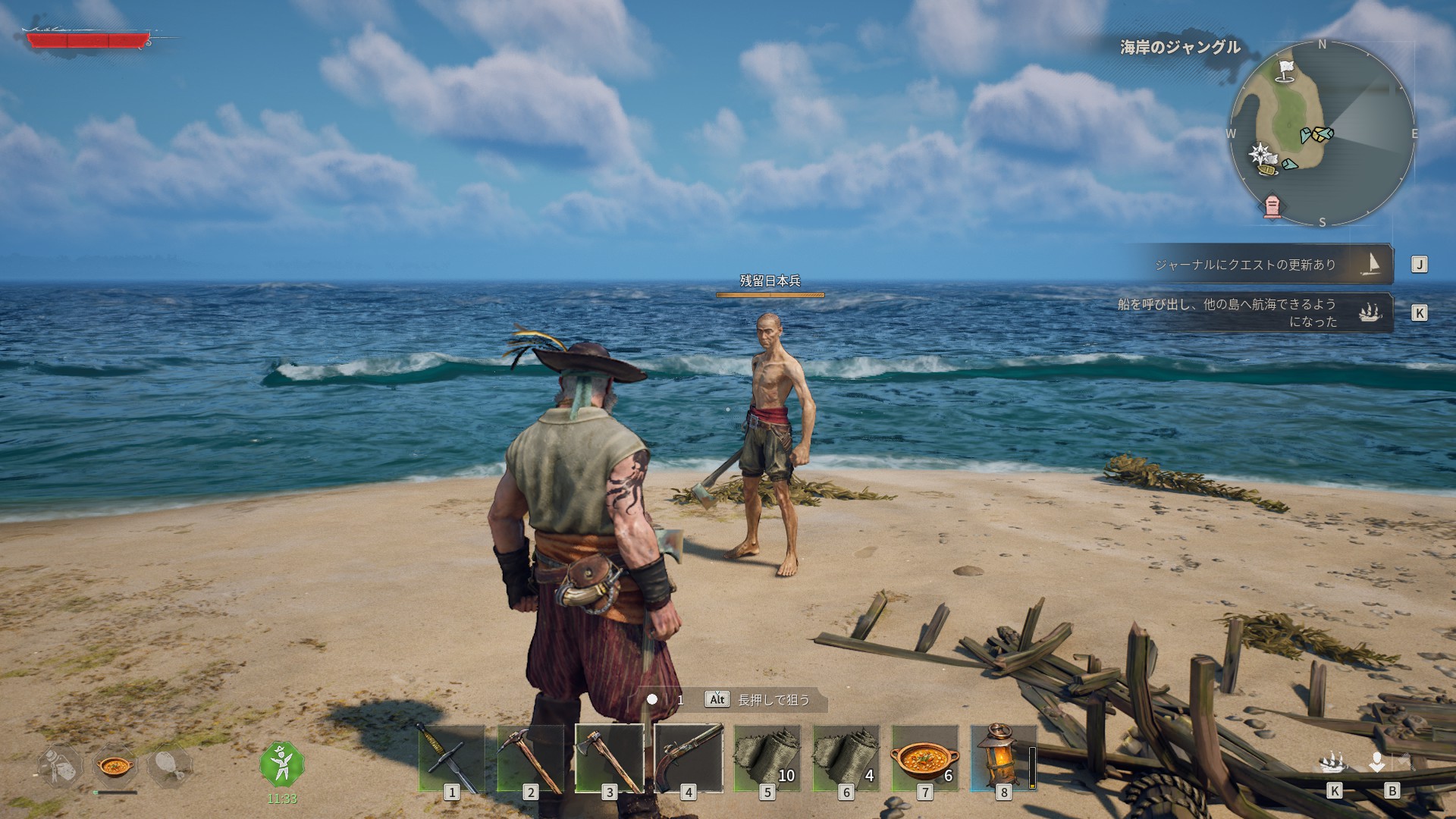Click the empty drumstick food slot
Viewport: 1456px width, 819px height.
[x=169, y=767]
